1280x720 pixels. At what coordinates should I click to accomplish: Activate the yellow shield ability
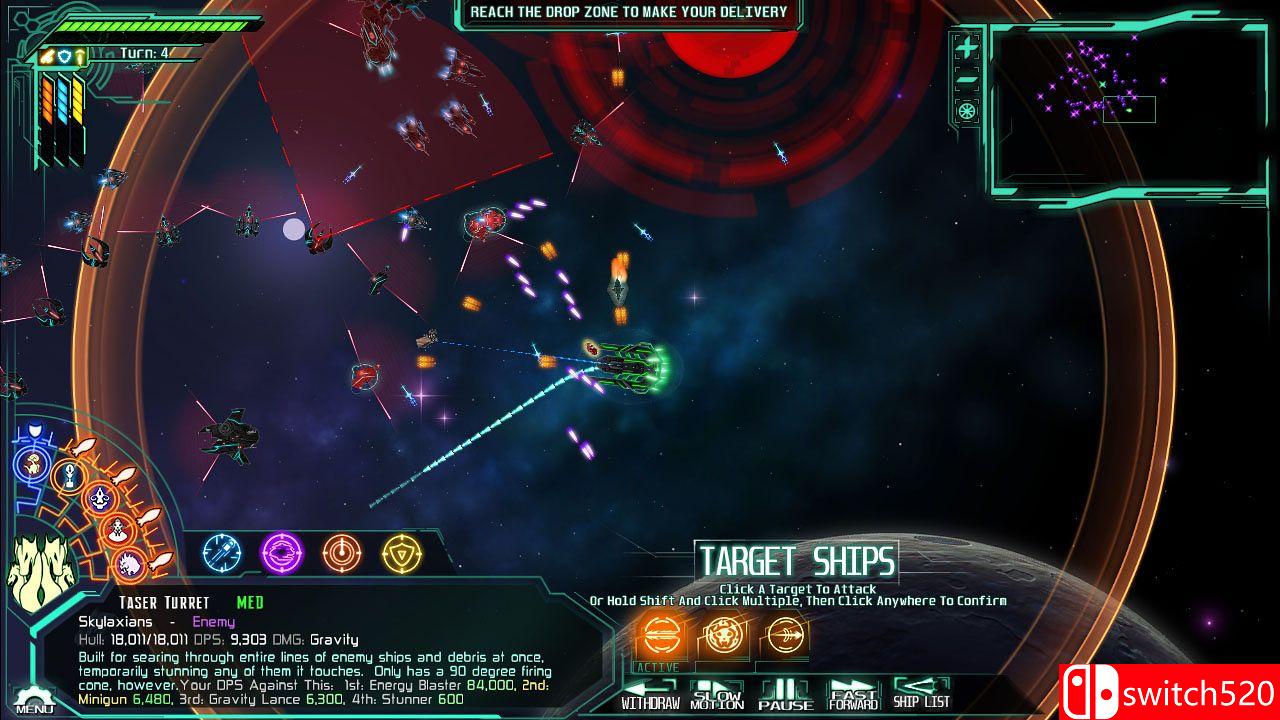[x=401, y=551]
